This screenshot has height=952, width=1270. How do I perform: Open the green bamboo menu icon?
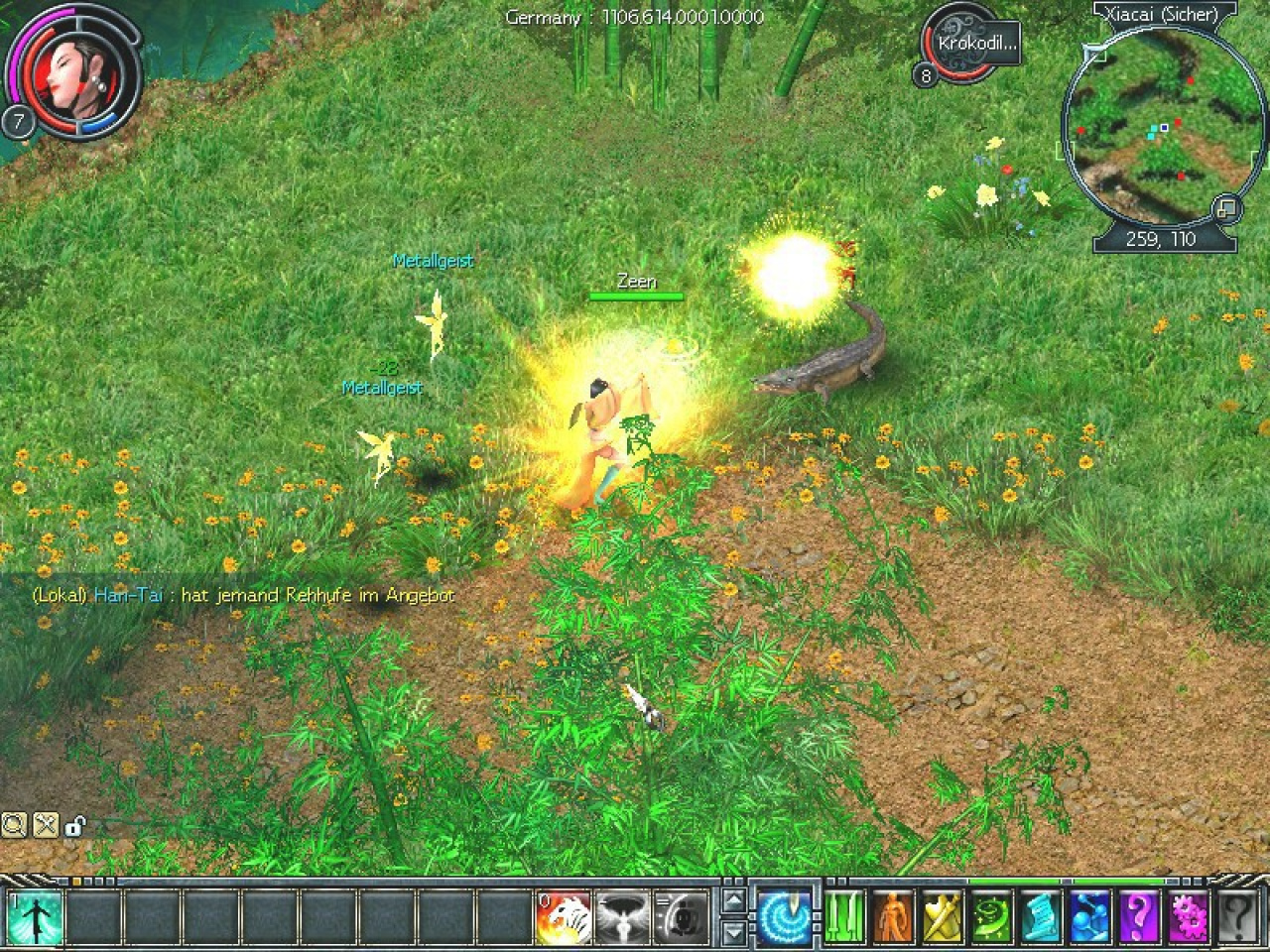coord(843,916)
